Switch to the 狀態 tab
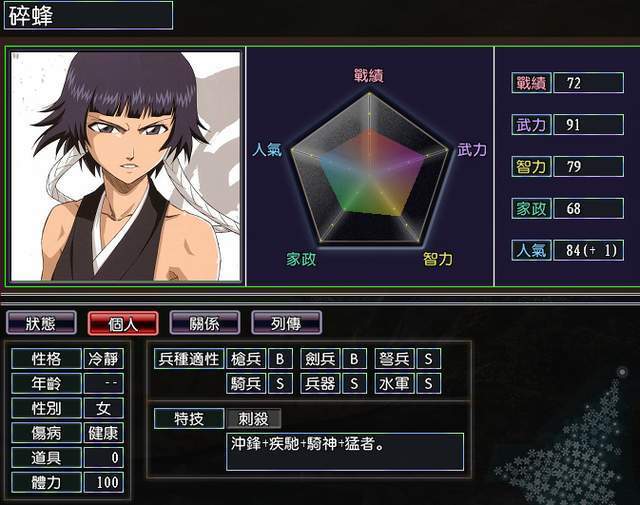 41,323
